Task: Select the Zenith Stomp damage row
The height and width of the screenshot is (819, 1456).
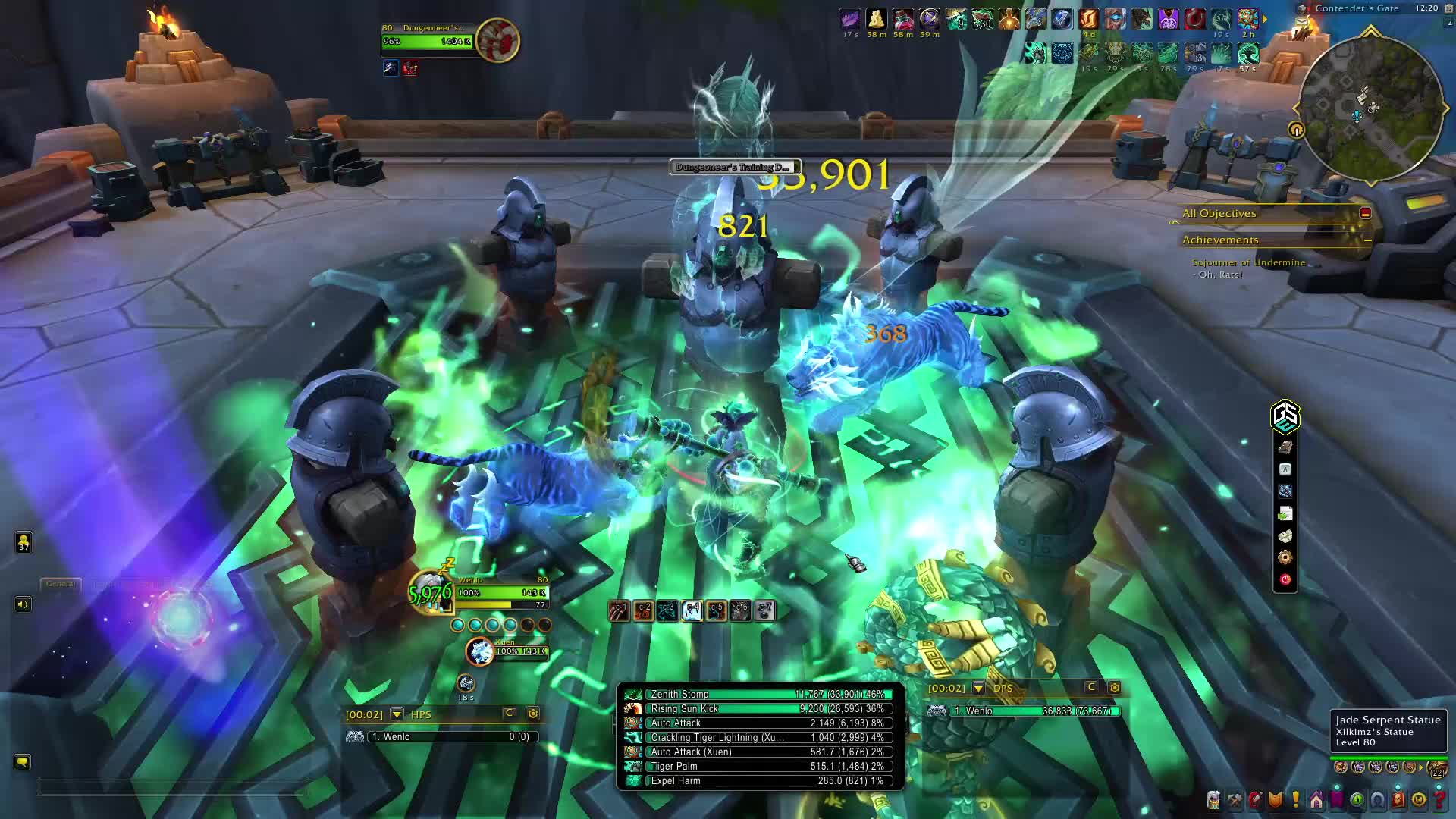Action: [x=766, y=694]
